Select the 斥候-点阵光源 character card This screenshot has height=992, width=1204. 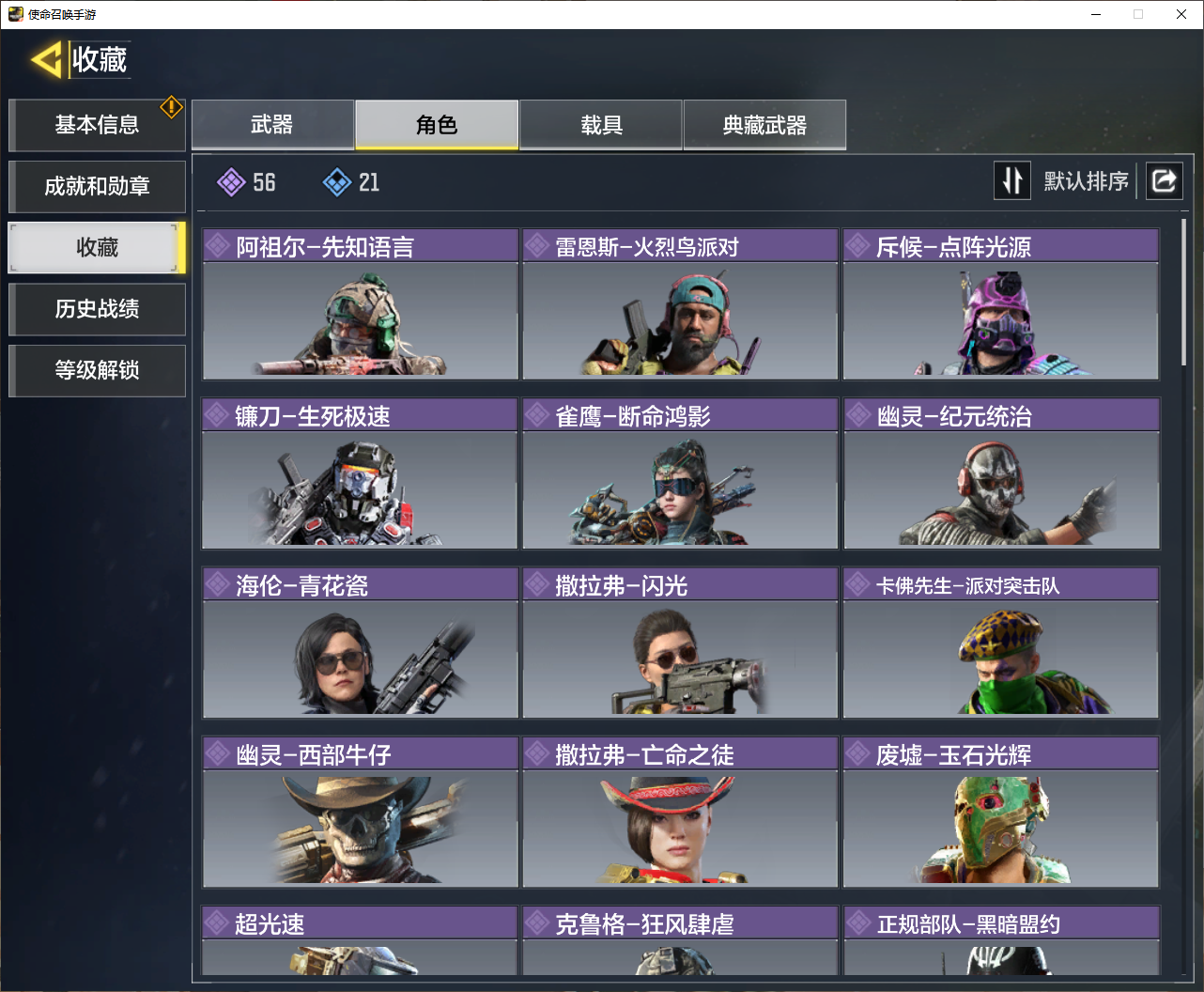(1001, 304)
